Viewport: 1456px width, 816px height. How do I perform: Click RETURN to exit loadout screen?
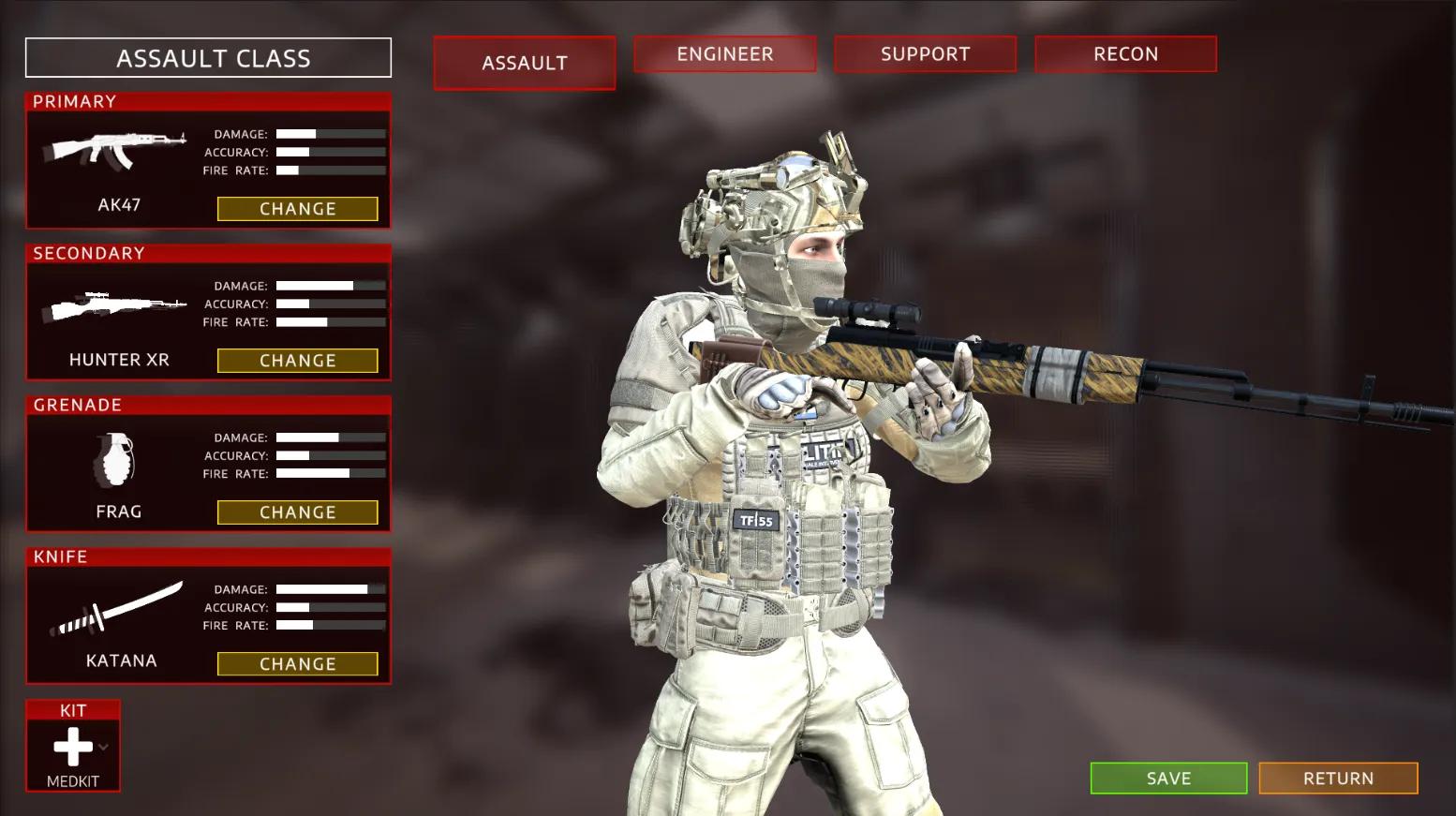1338,778
